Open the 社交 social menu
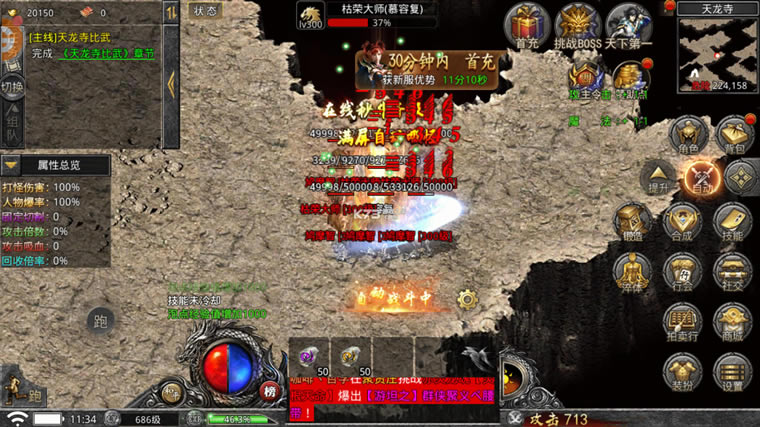Viewport: 760px width, 427px height. [x=733, y=272]
